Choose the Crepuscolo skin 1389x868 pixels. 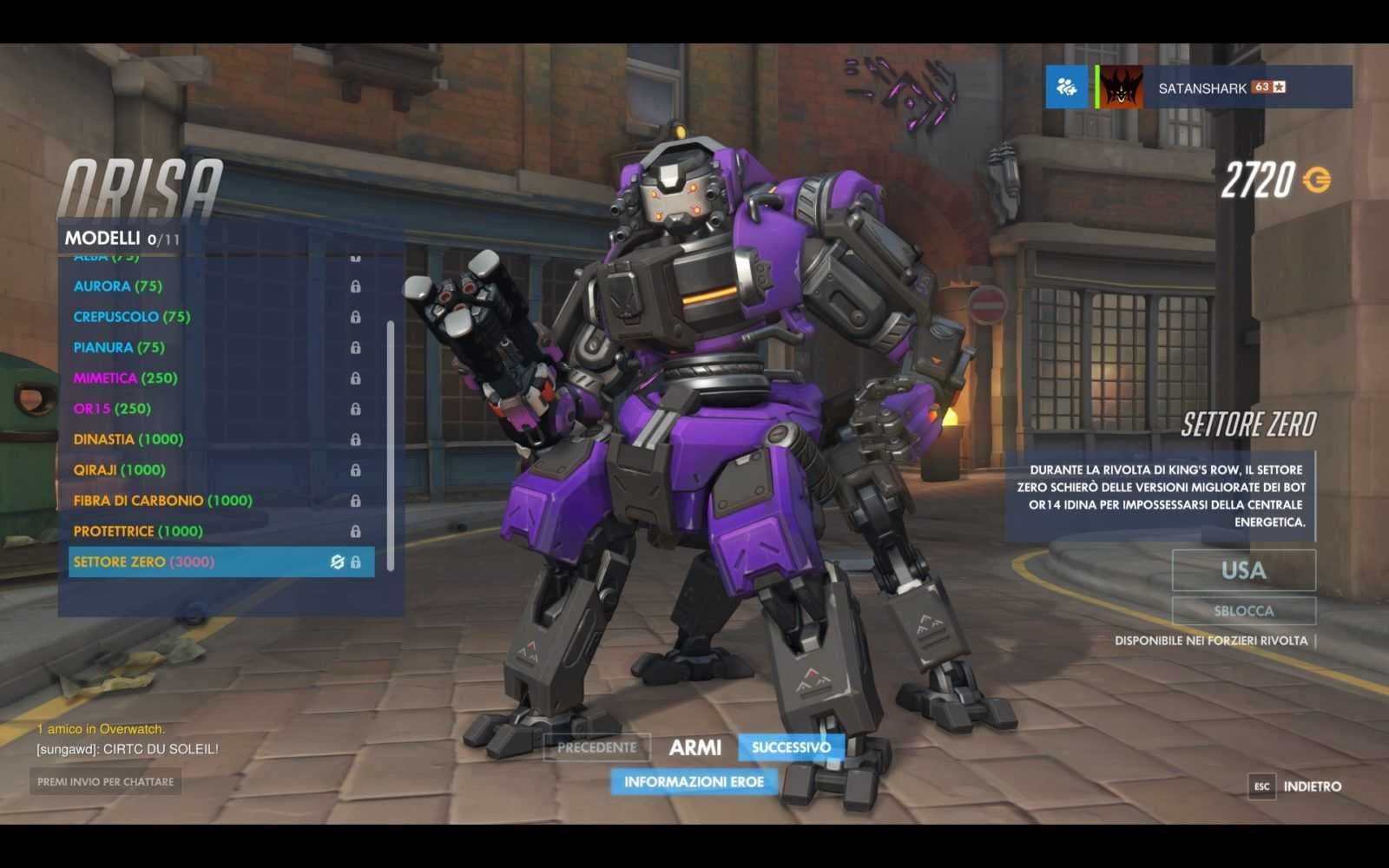pyautogui.click(x=132, y=317)
